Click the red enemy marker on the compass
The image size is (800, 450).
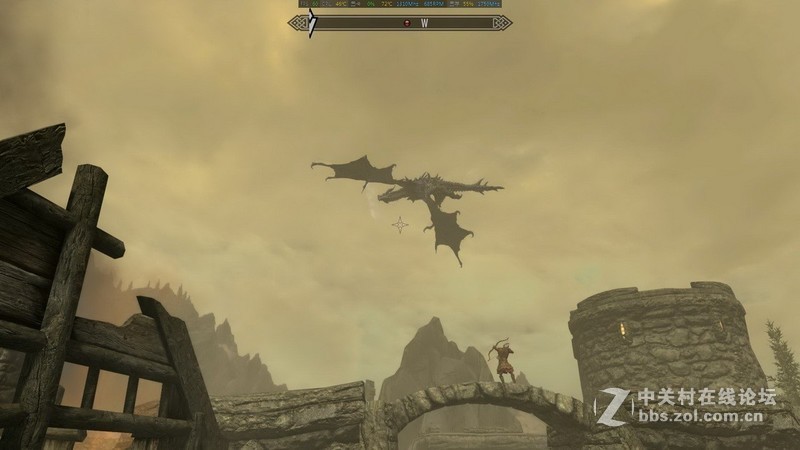point(407,22)
